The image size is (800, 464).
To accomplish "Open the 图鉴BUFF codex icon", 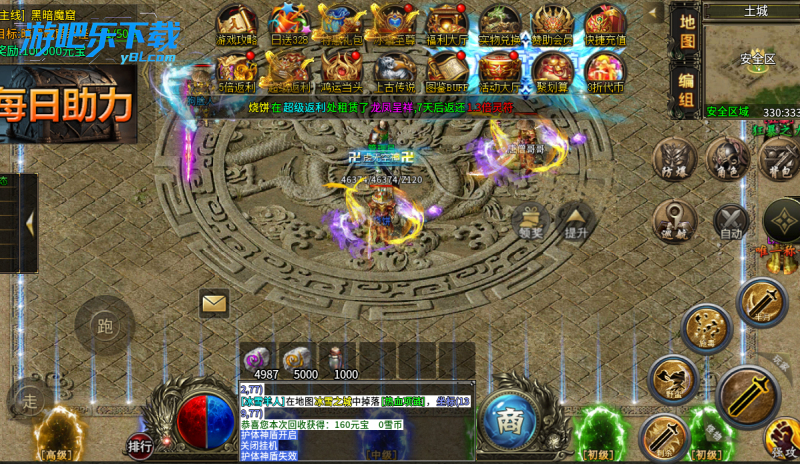I will [446, 70].
